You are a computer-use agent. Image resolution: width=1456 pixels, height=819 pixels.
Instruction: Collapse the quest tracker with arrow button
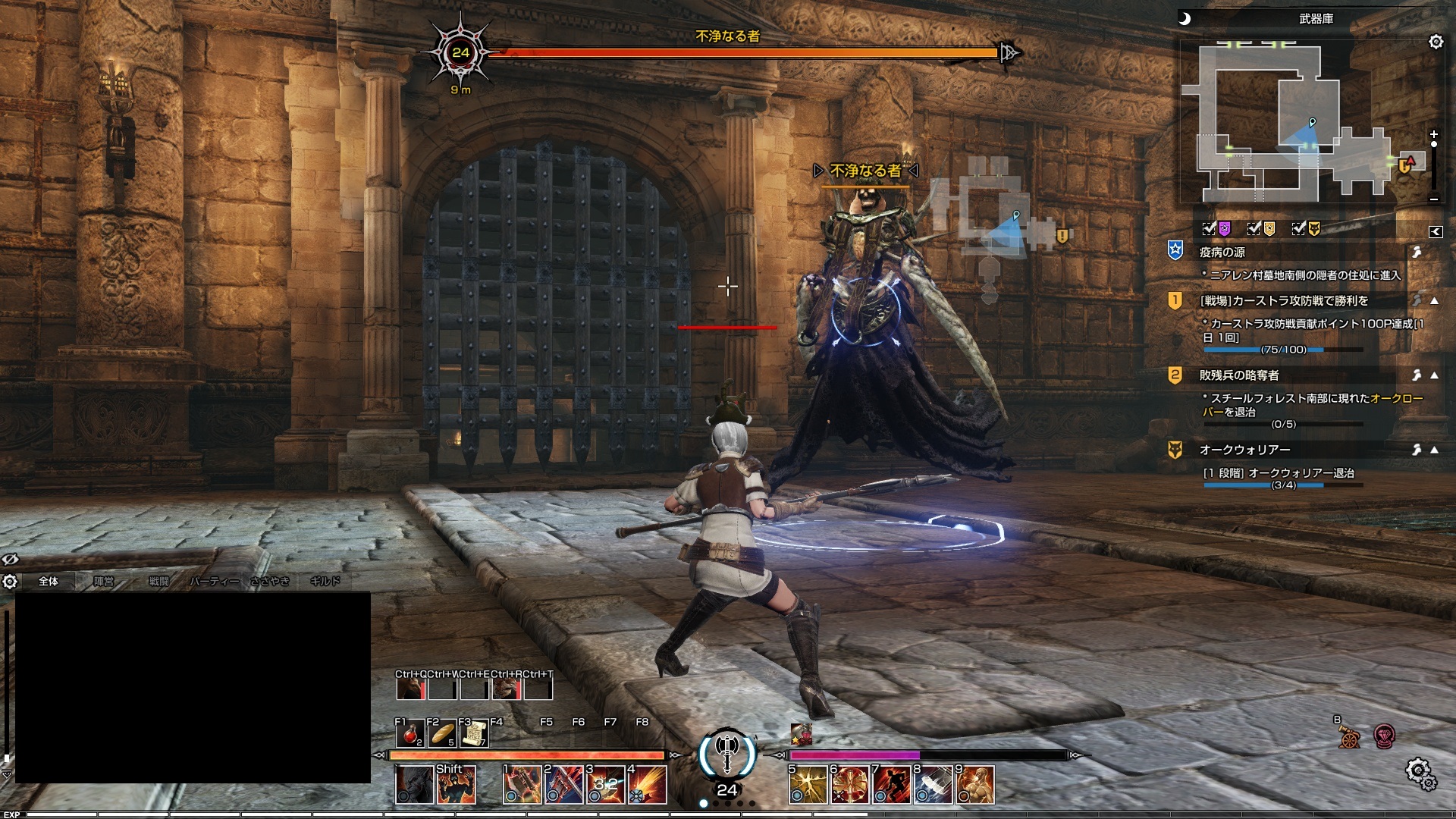tap(1436, 232)
